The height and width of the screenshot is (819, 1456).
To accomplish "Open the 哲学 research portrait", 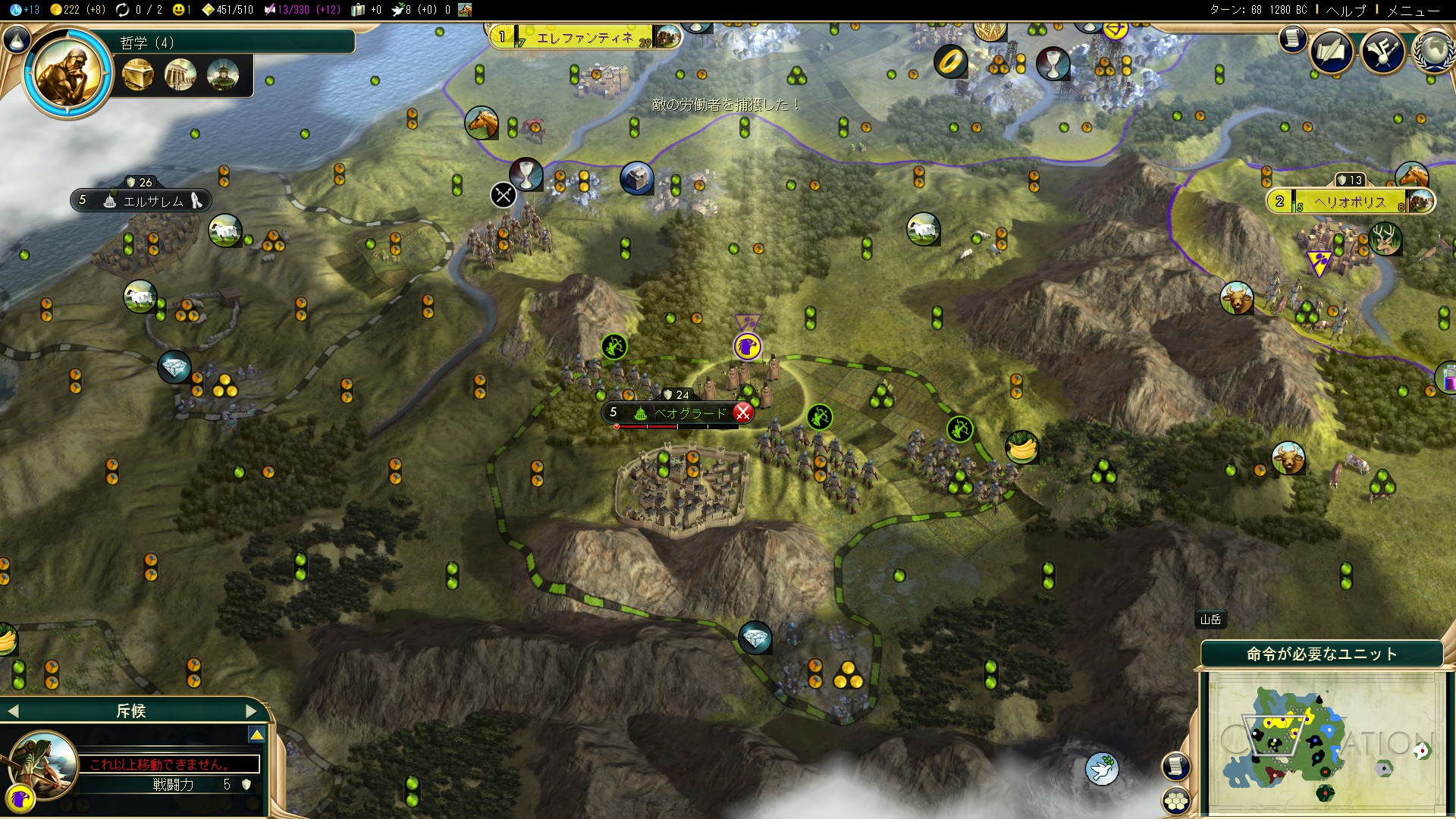I will (67, 74).
